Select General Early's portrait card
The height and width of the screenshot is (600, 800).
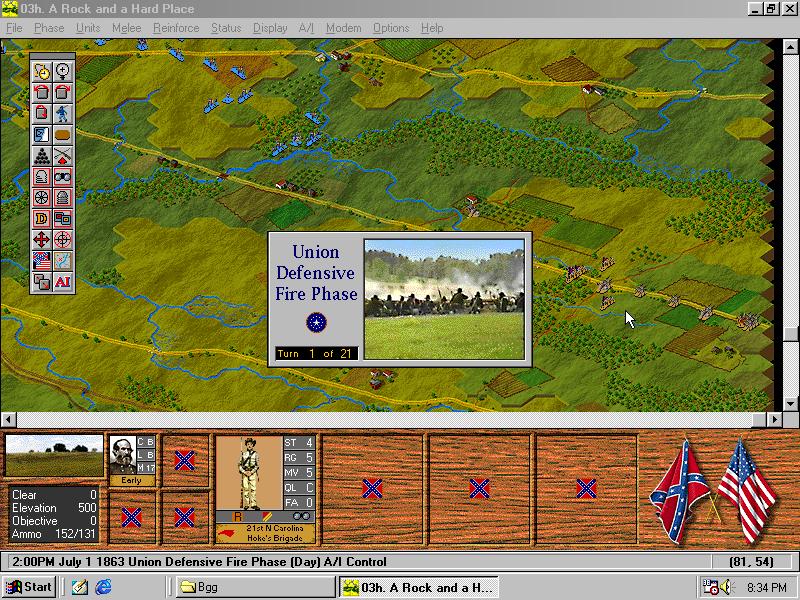tap(132, 461)
